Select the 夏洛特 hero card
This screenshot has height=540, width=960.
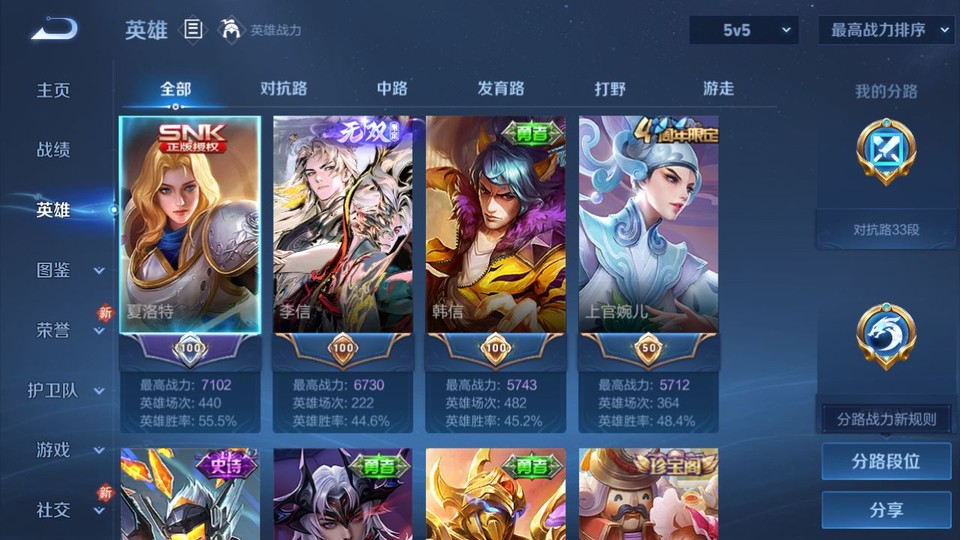[x=190, y=225]
